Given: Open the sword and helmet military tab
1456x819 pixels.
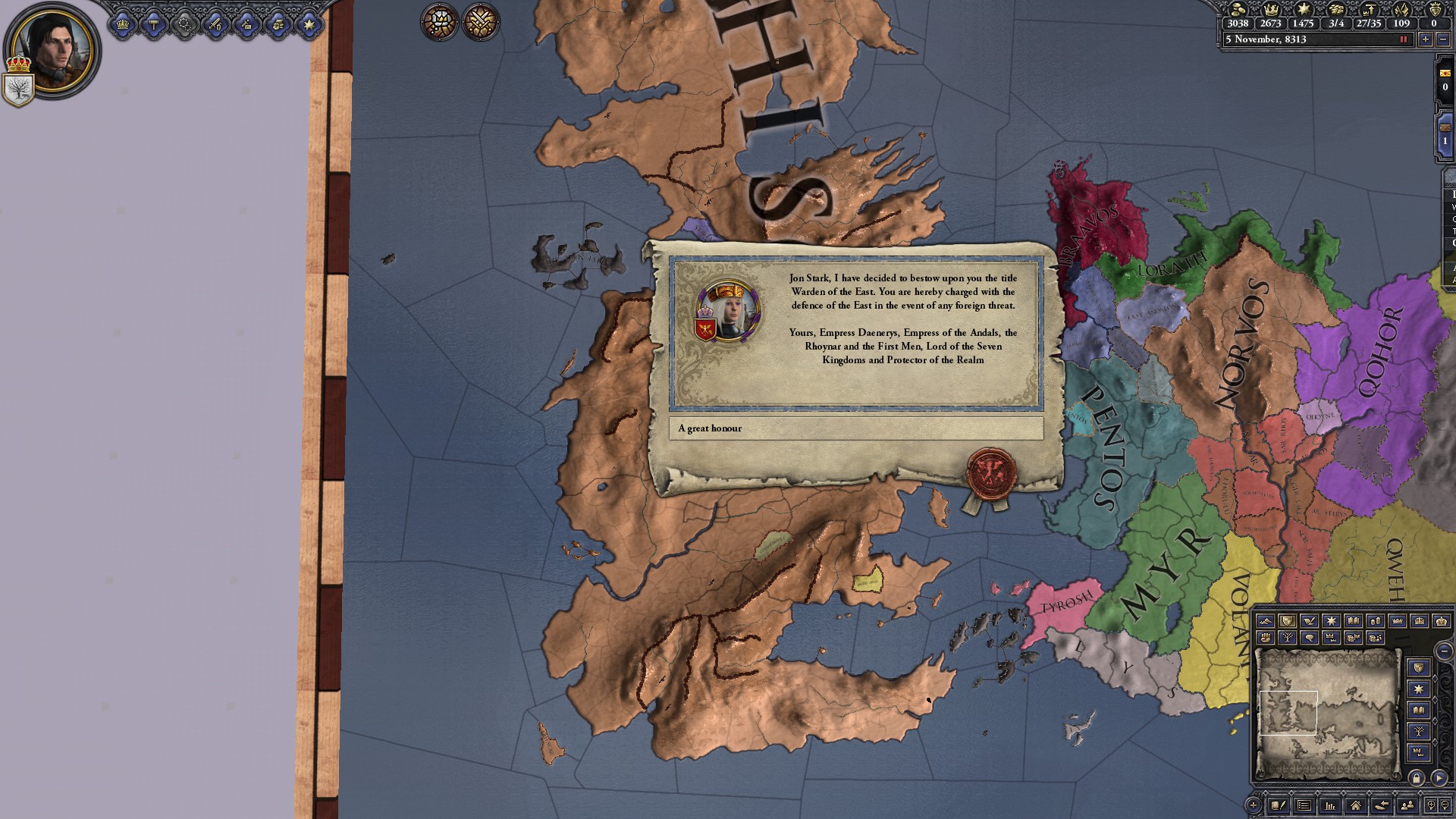Looking at the screenshot, I should tap(216, 24).
